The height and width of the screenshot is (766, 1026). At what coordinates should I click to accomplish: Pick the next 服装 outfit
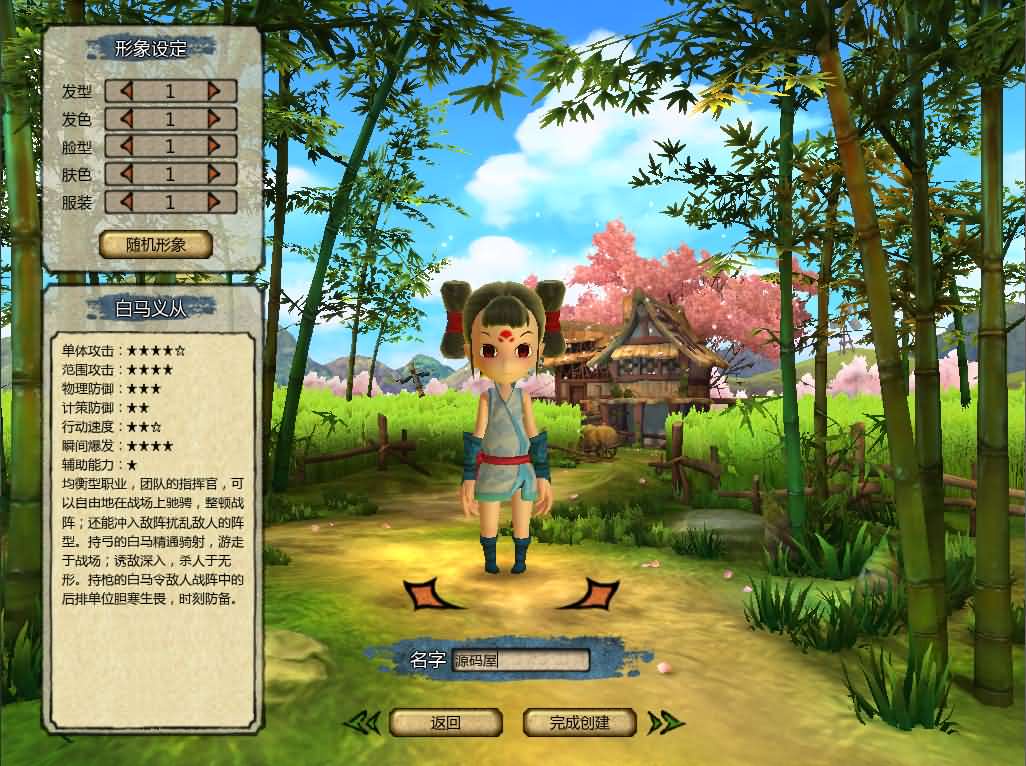pyautogui.click(x=214, y=202)
